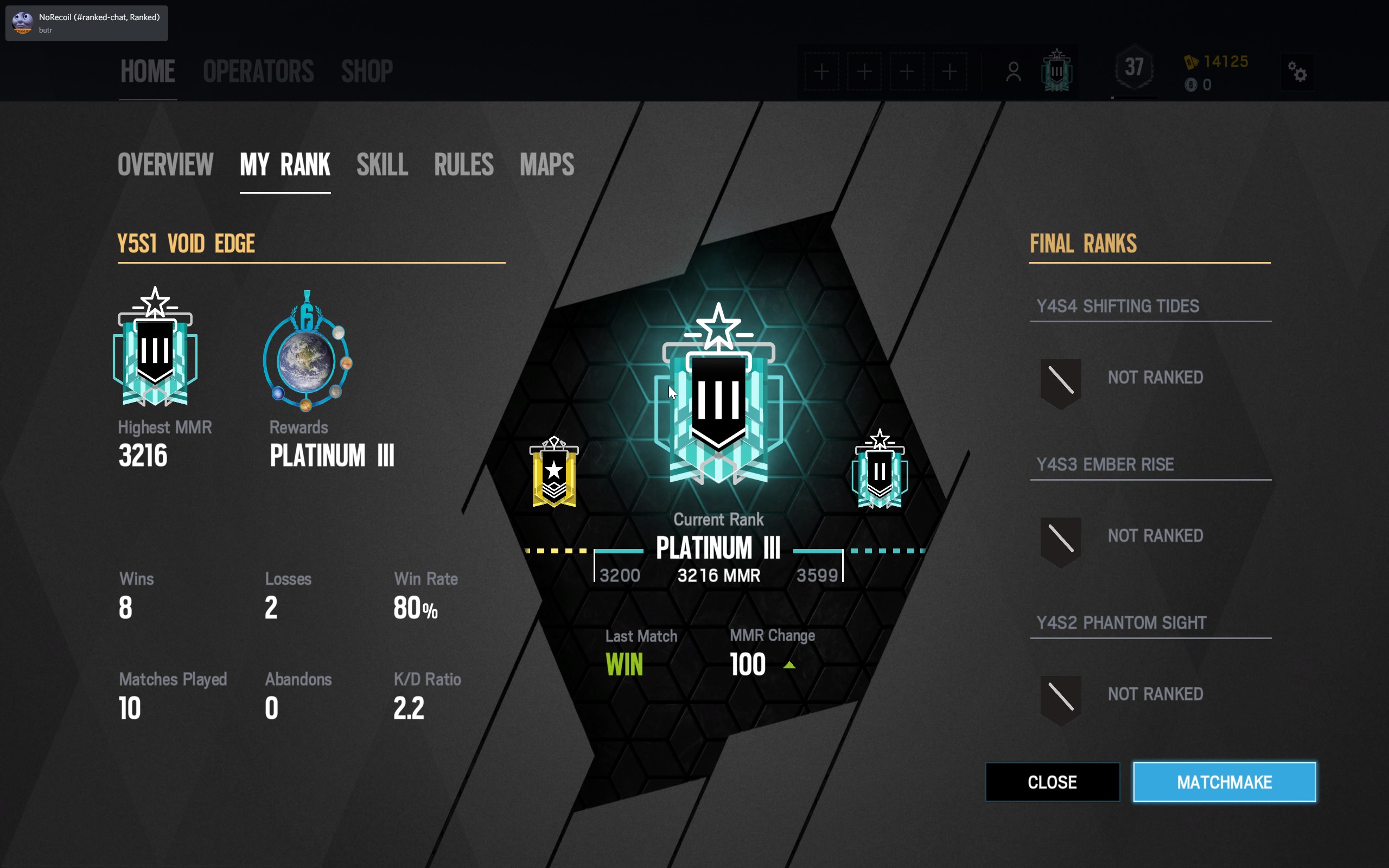Open the player profile icon
This screenshot has height=868, width=1389.
point(1013,72)
